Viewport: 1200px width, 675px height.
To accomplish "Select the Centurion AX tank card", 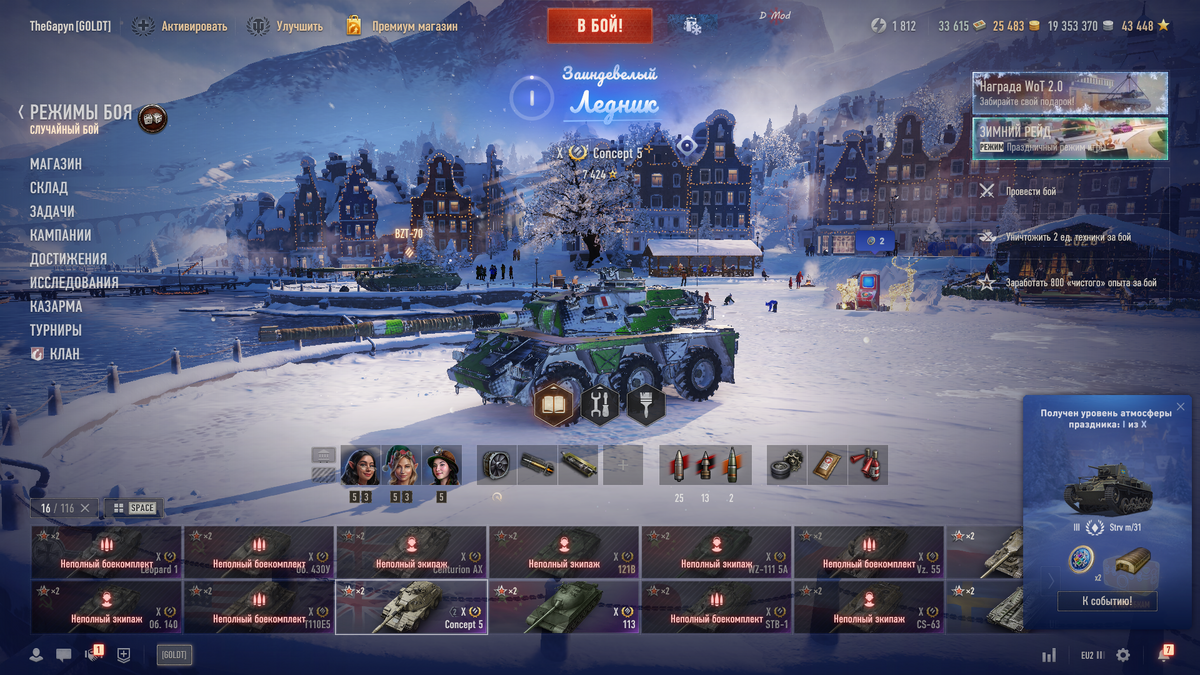I will tap(411, 552).
